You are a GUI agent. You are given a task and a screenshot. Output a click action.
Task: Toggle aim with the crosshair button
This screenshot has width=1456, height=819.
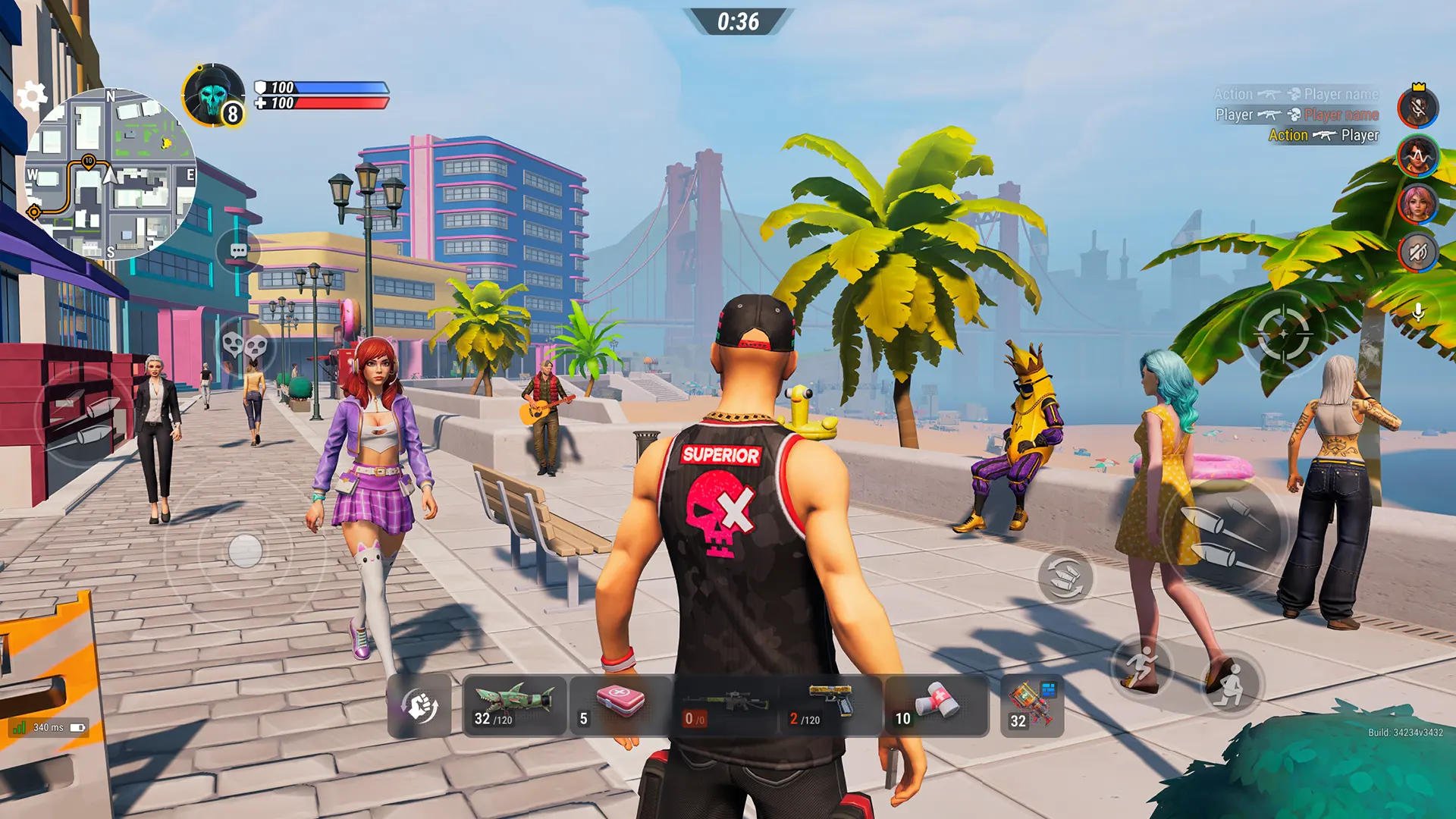(x=1282, y=332)
